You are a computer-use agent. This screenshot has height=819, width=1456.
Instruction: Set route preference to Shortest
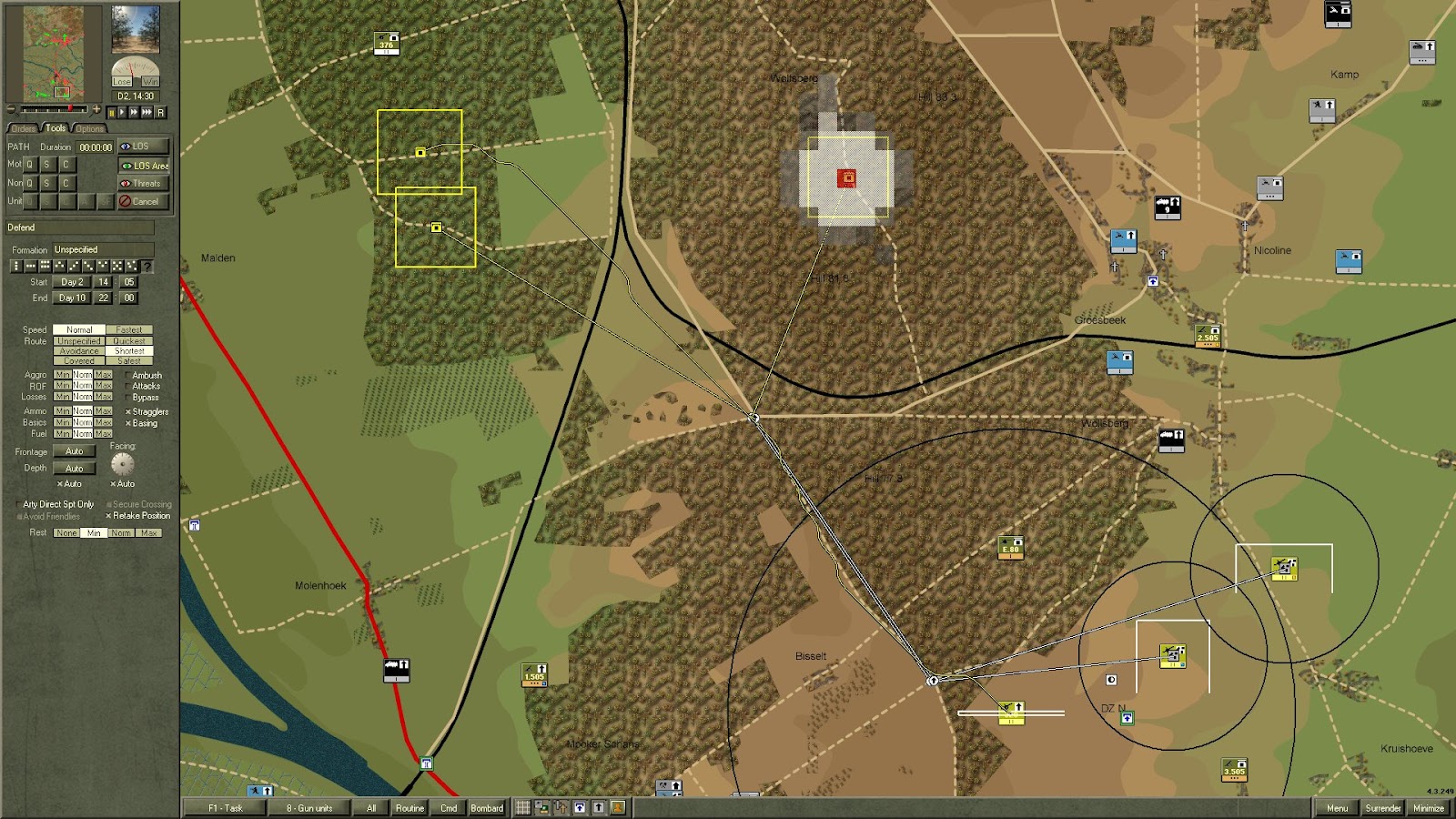click(x=130, y=350)
